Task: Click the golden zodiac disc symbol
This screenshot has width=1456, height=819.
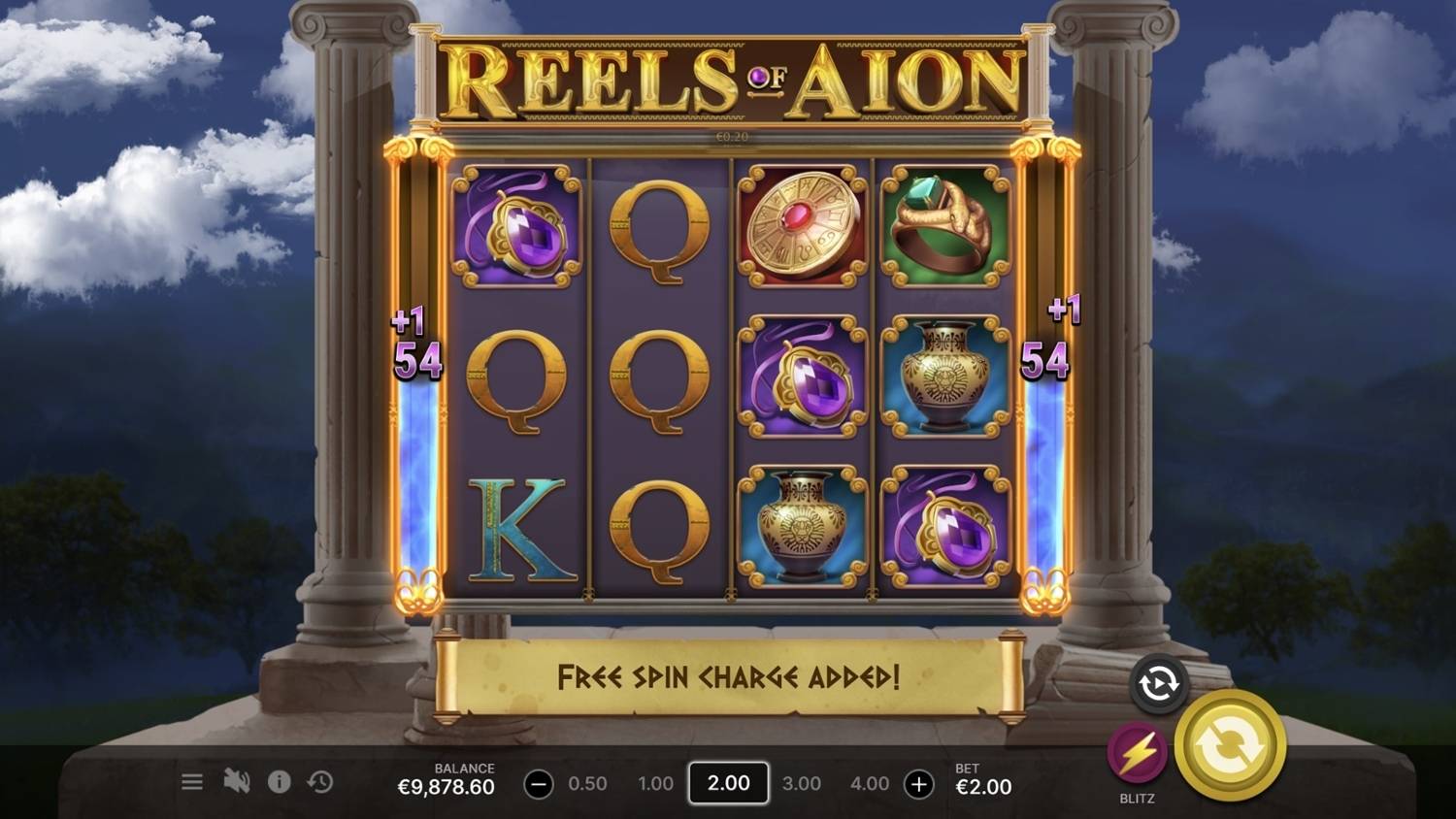Action: point(804,228)
